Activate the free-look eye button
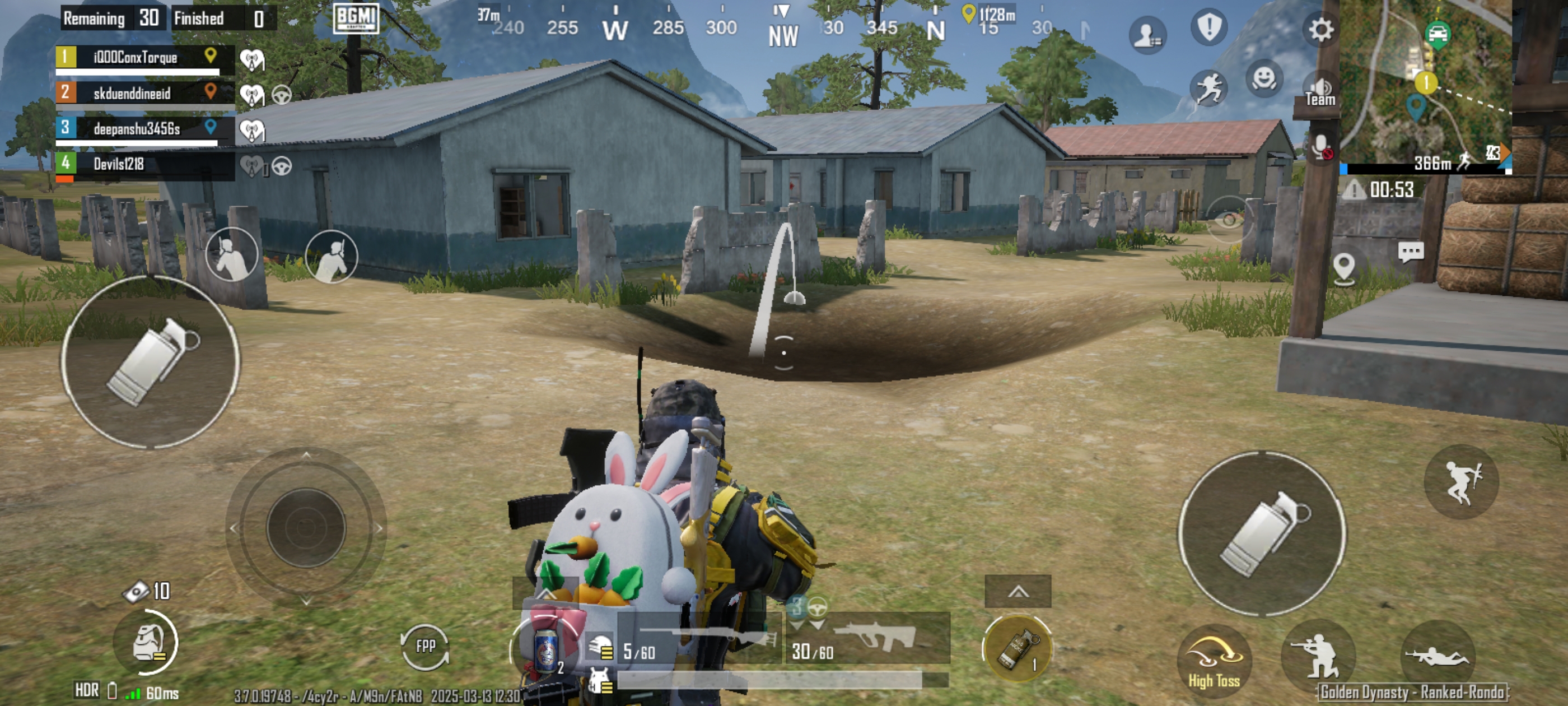The image size is (1568, 706). click(x=1228, y=219)
